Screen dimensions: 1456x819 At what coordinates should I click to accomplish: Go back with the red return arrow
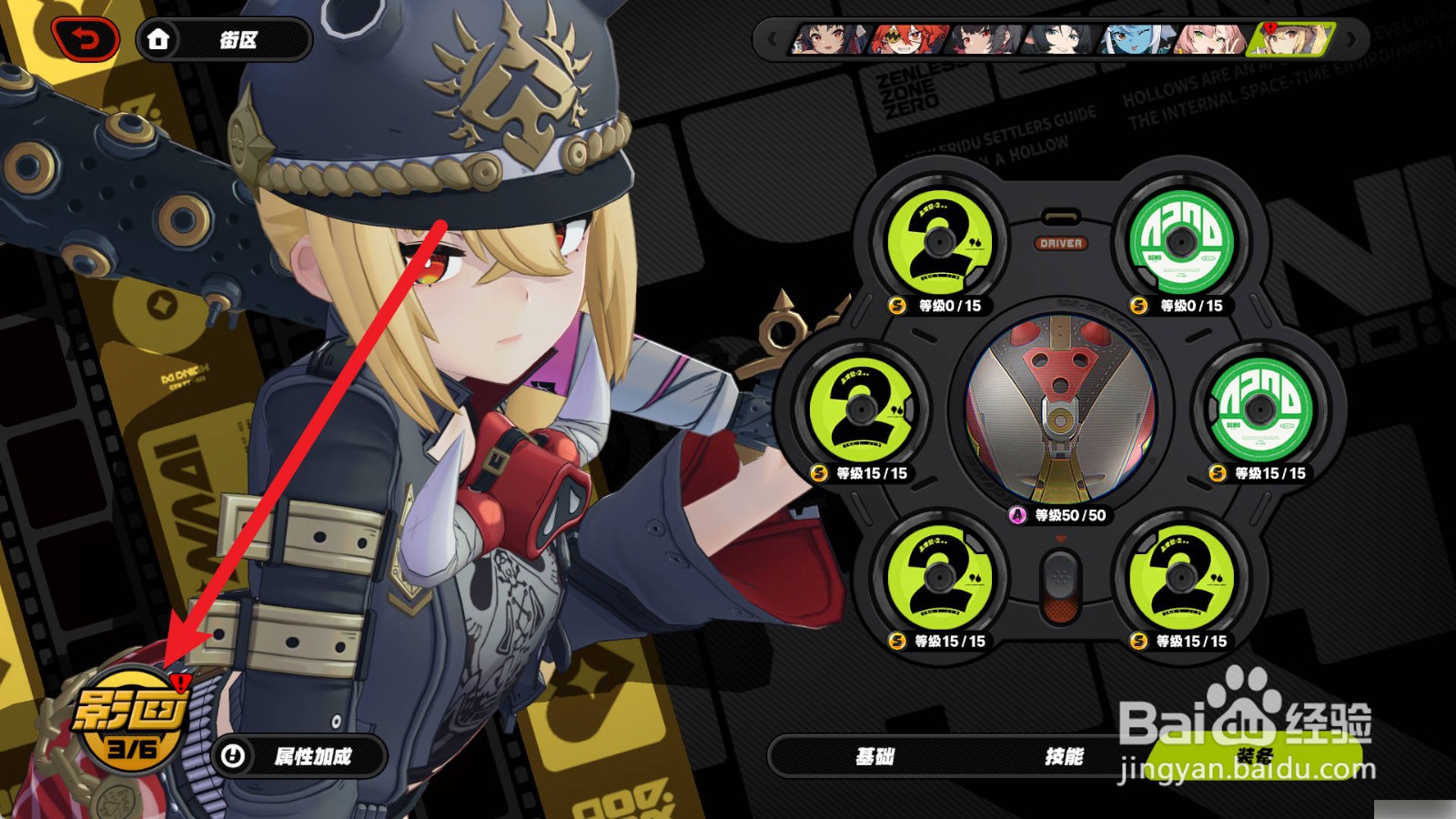86,39
